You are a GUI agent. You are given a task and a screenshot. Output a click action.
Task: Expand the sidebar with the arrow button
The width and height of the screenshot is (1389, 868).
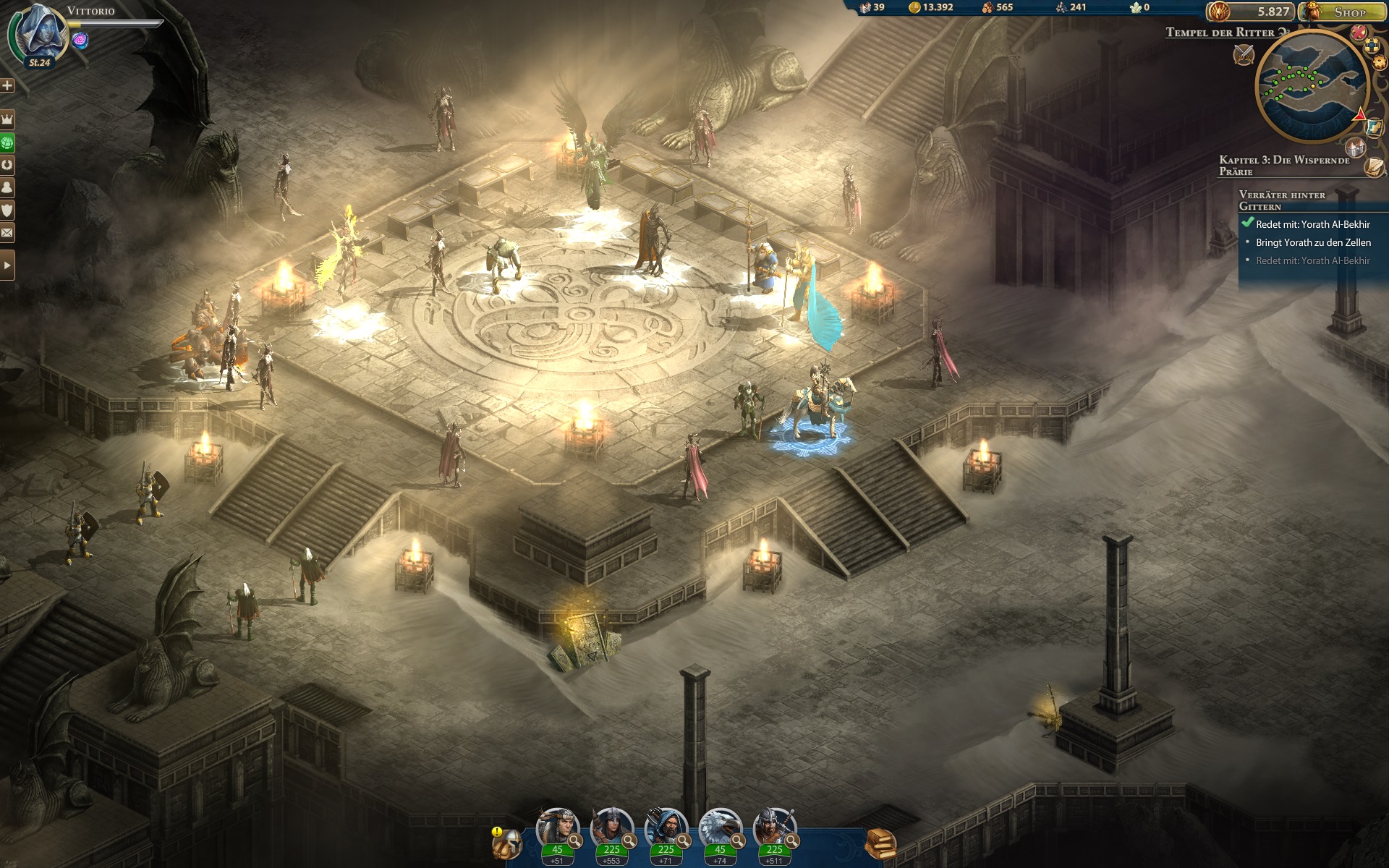click(x=7, y=265)
